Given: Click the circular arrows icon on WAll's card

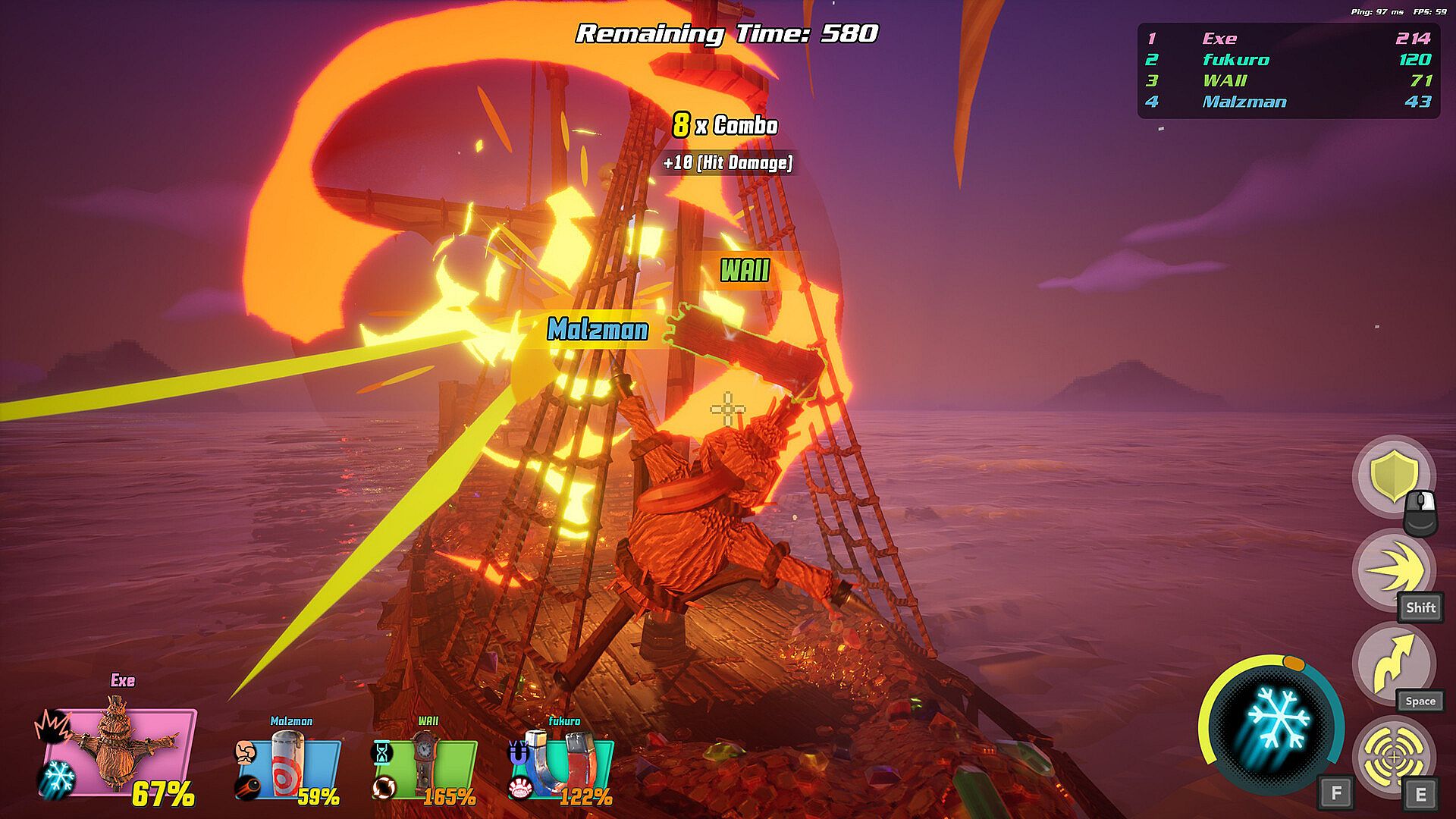Looking at the screenshot, I should point(384,787).
